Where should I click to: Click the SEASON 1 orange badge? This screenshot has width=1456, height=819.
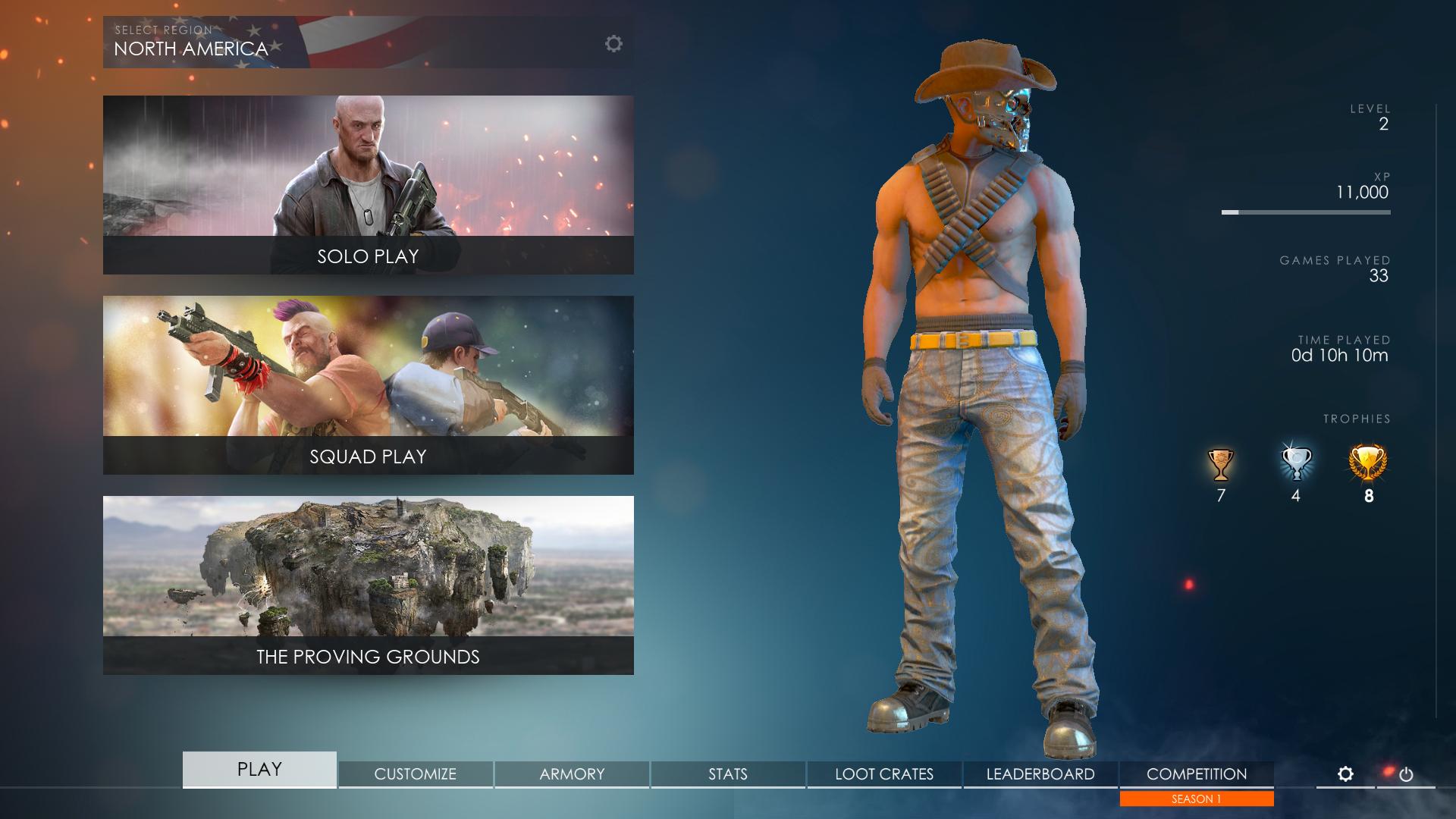(1196, 799)
